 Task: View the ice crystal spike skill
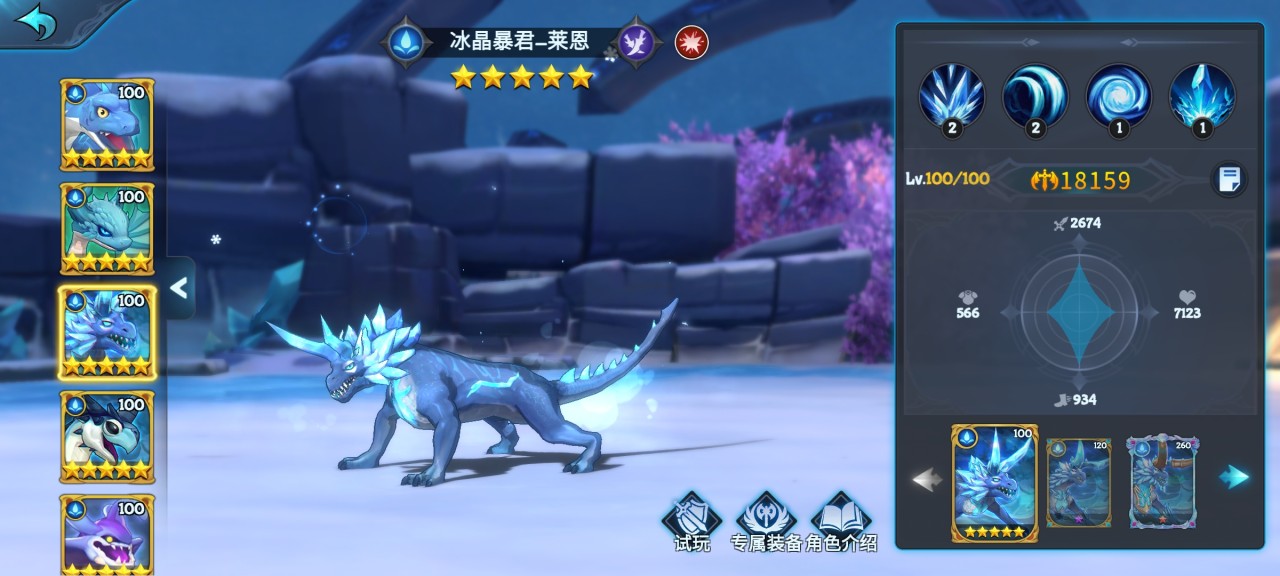(x=1202, y=96)
